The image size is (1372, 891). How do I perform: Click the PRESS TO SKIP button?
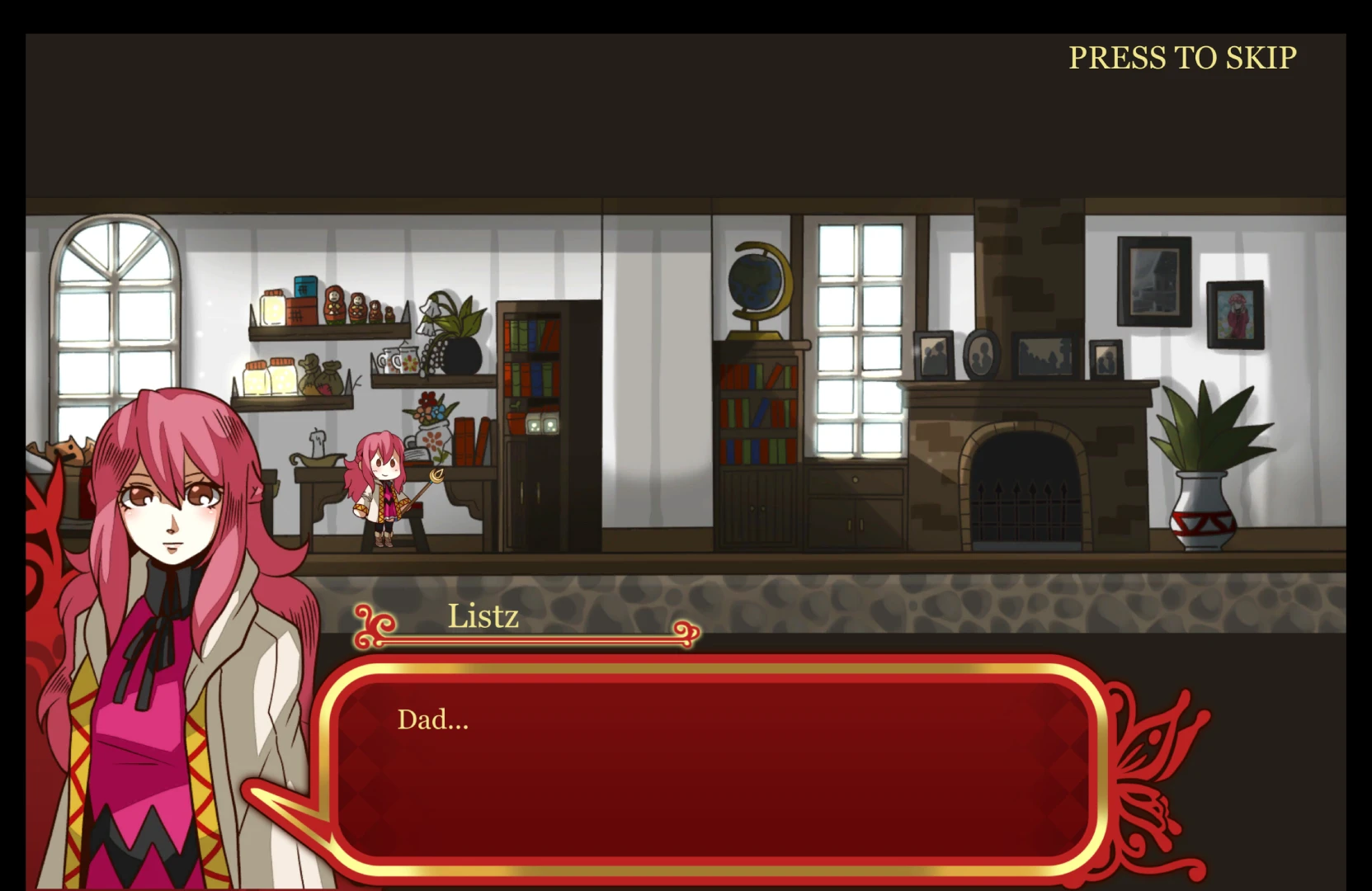click(x=1182, y=58)
